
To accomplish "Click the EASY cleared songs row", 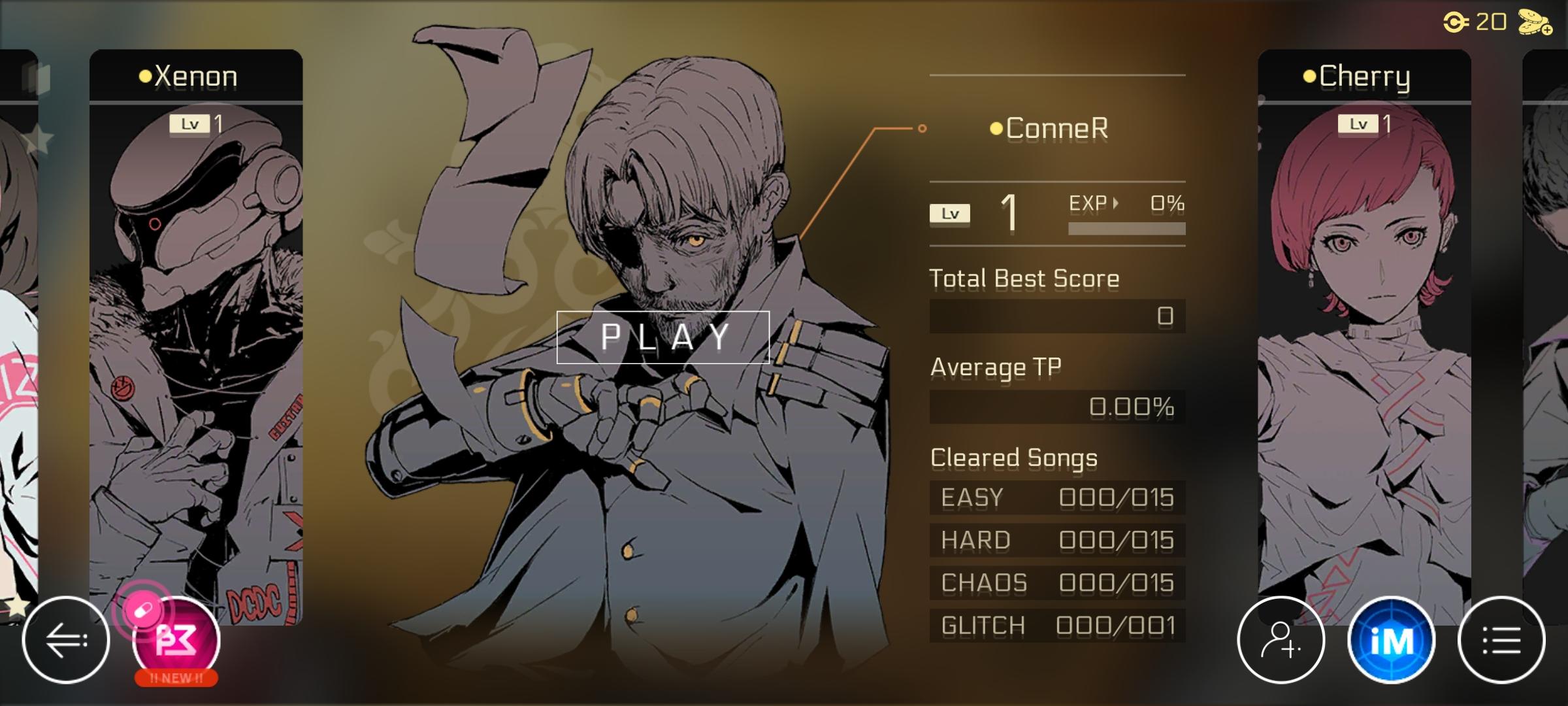I will (1056, 497).
